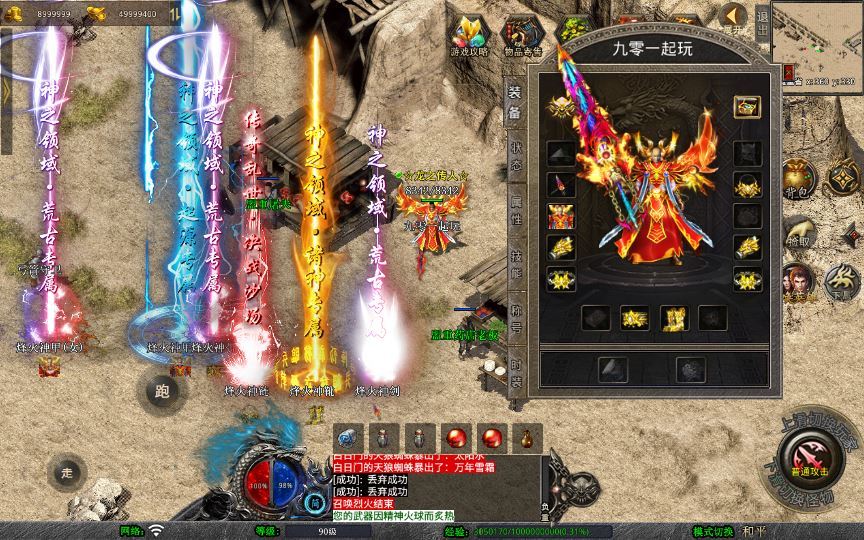Open the minimap
Viewport: 864px width, 540px height.
click(817, 38)
